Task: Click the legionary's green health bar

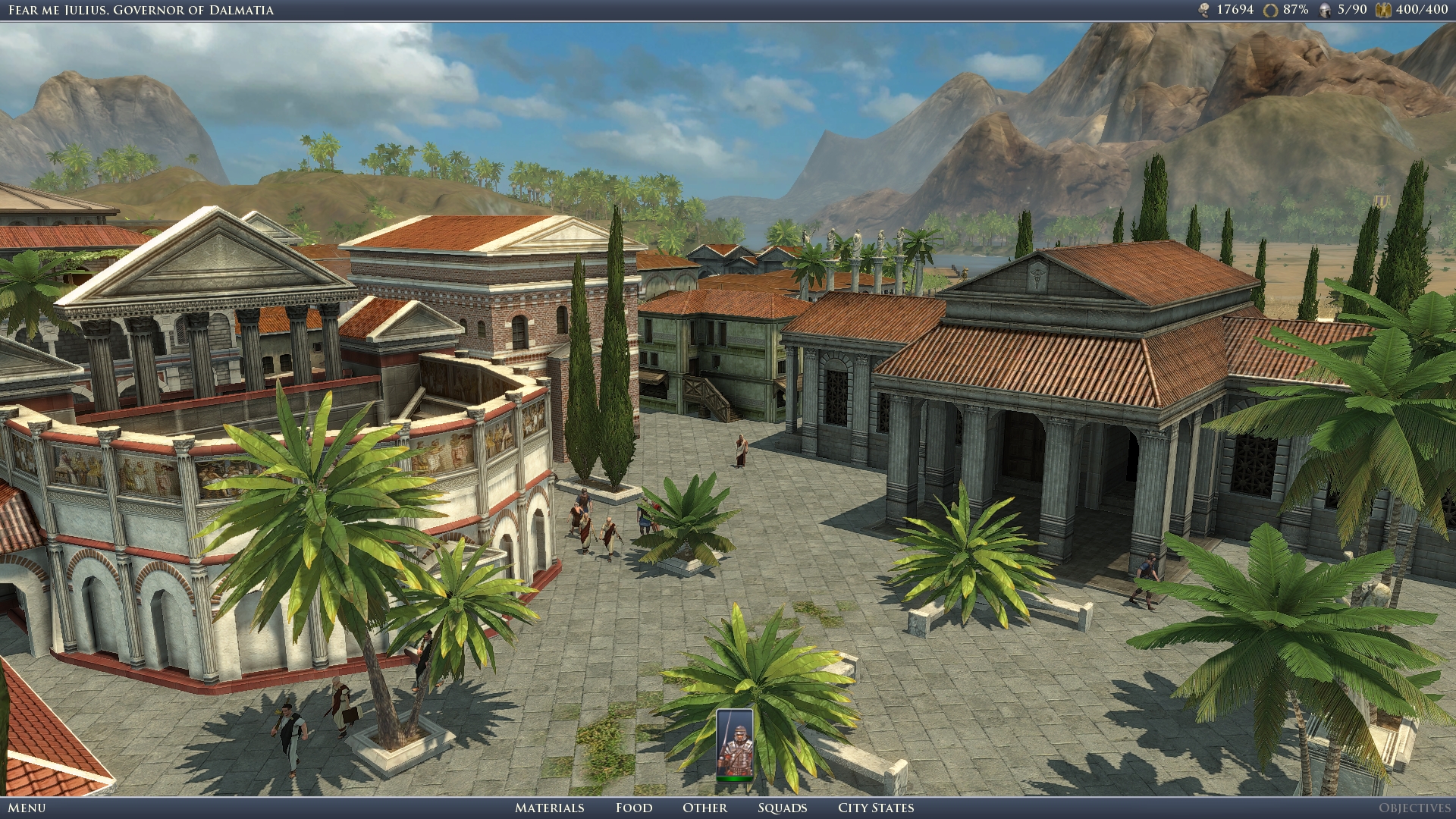Action: click(733, 778)
